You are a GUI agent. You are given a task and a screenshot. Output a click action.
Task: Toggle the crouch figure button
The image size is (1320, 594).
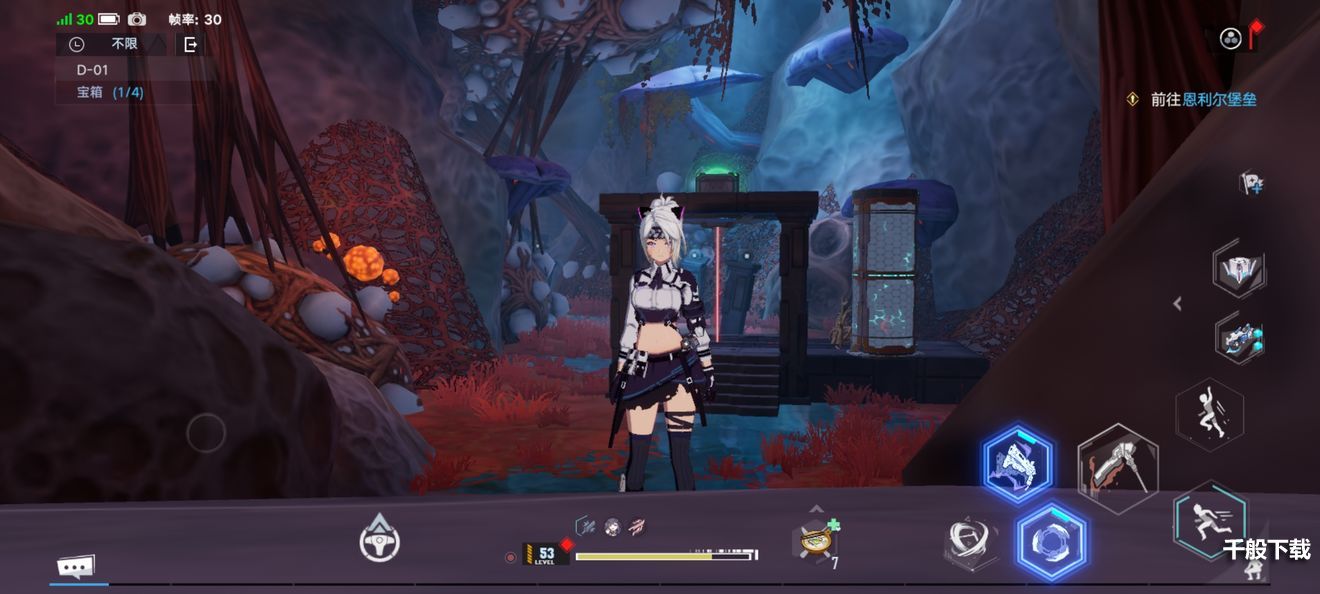[x=1252, y=571]
